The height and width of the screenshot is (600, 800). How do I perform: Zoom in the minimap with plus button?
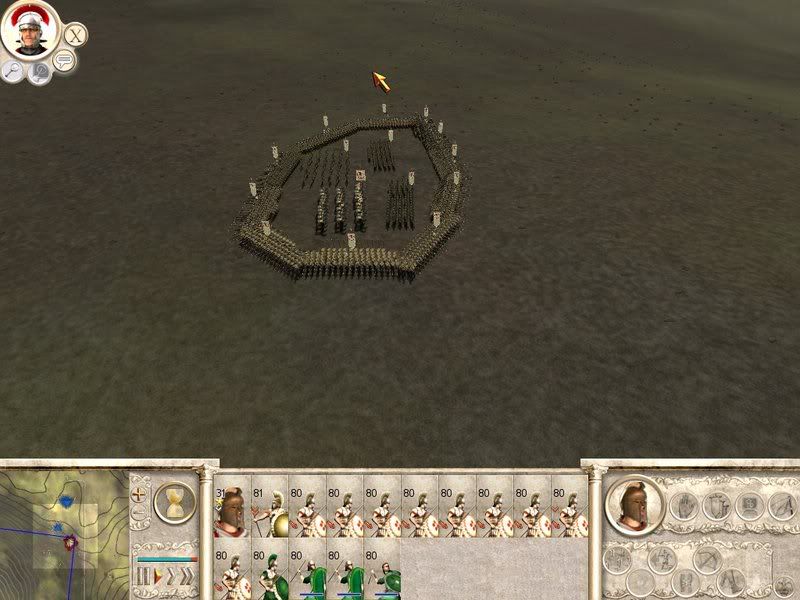tap(139, 494)
